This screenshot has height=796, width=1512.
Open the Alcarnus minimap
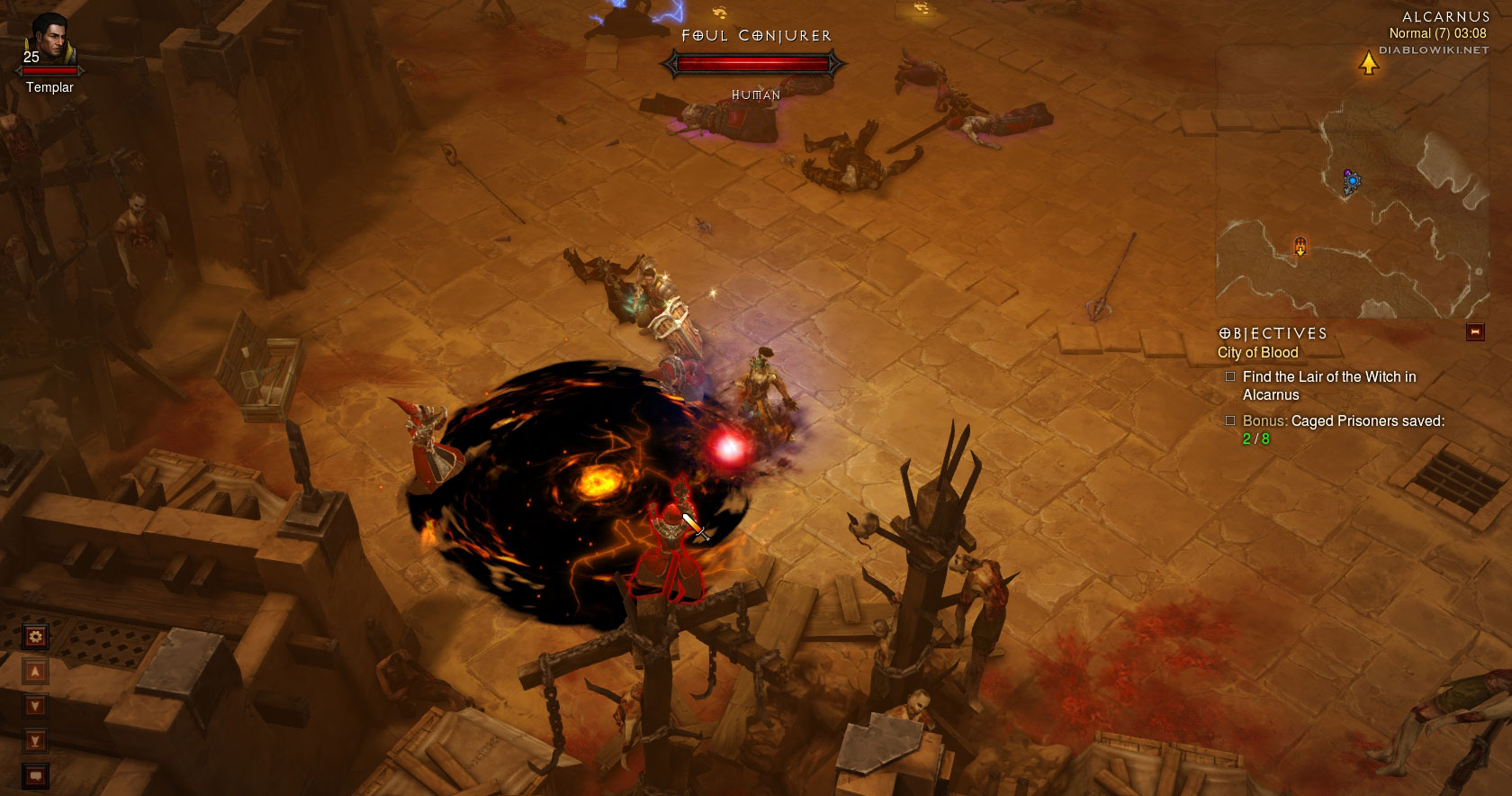pyautogui.click(x=1352, y=181)
